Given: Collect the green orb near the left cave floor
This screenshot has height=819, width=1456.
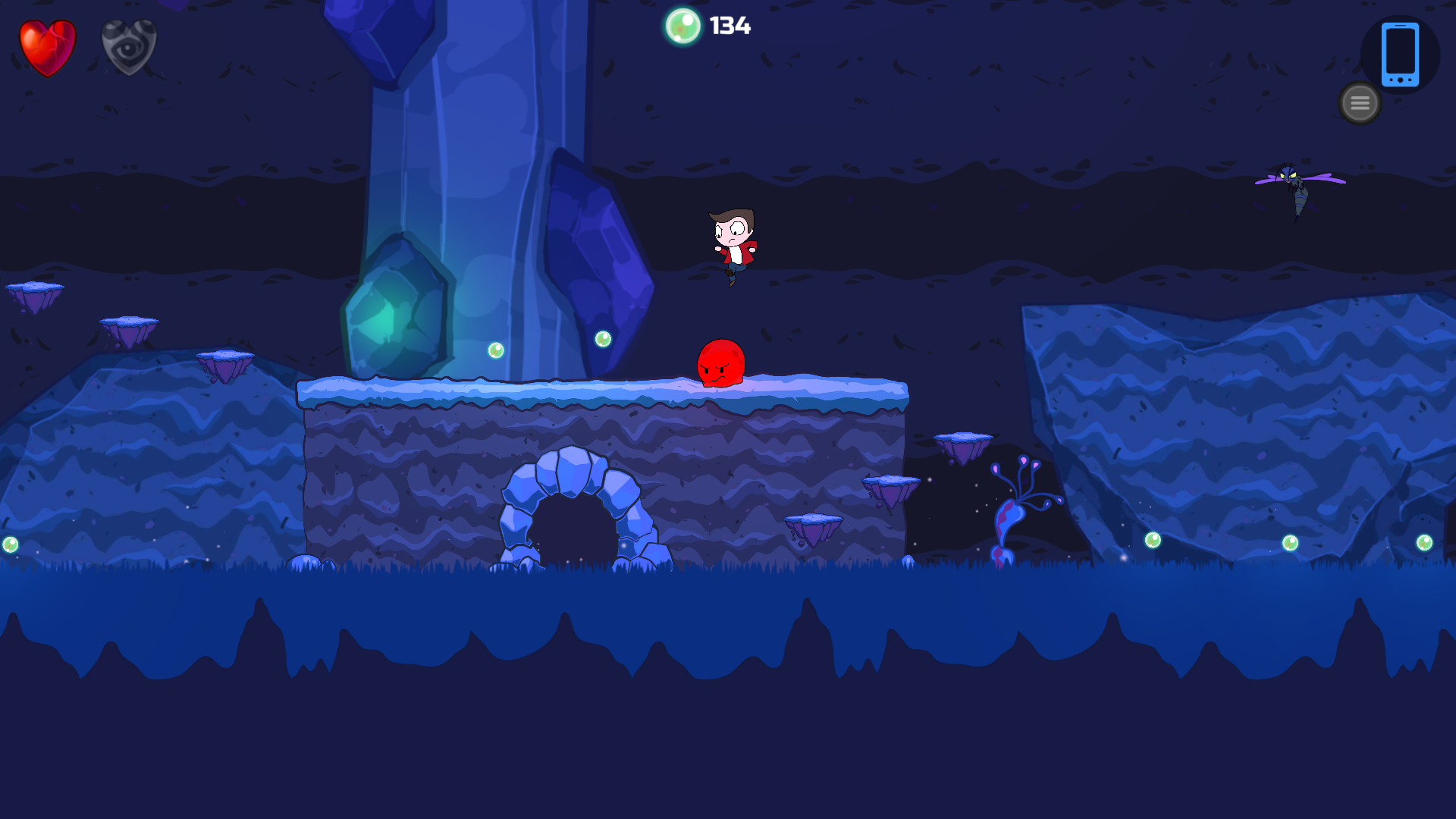Looking at the screenshot, I should pos(11,544).
